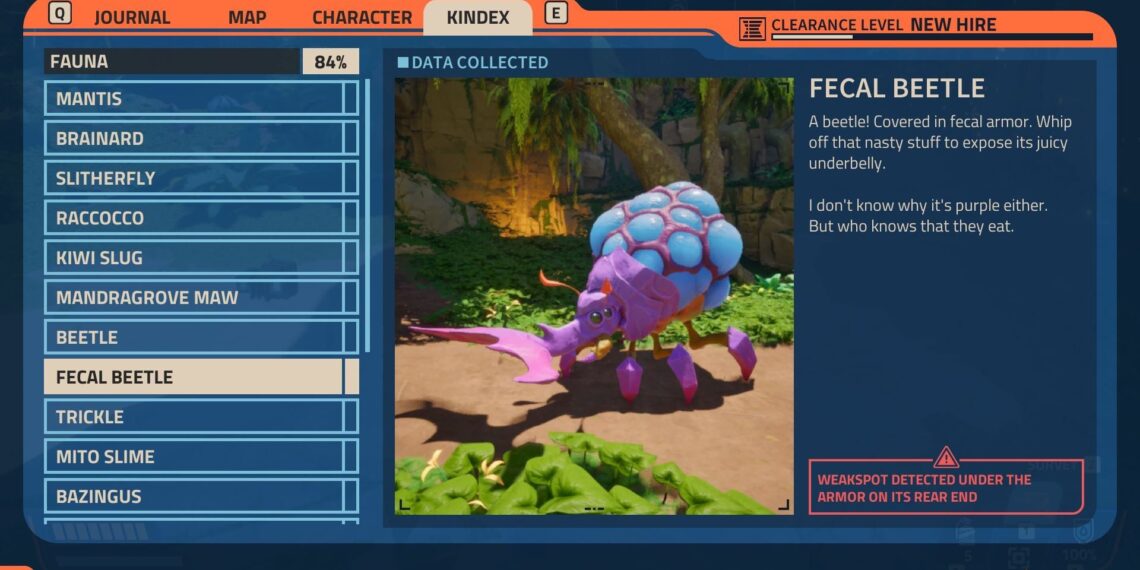Click the Fecal Beetle preview image
Screen dimensions: 1140x570
point(594,296)
